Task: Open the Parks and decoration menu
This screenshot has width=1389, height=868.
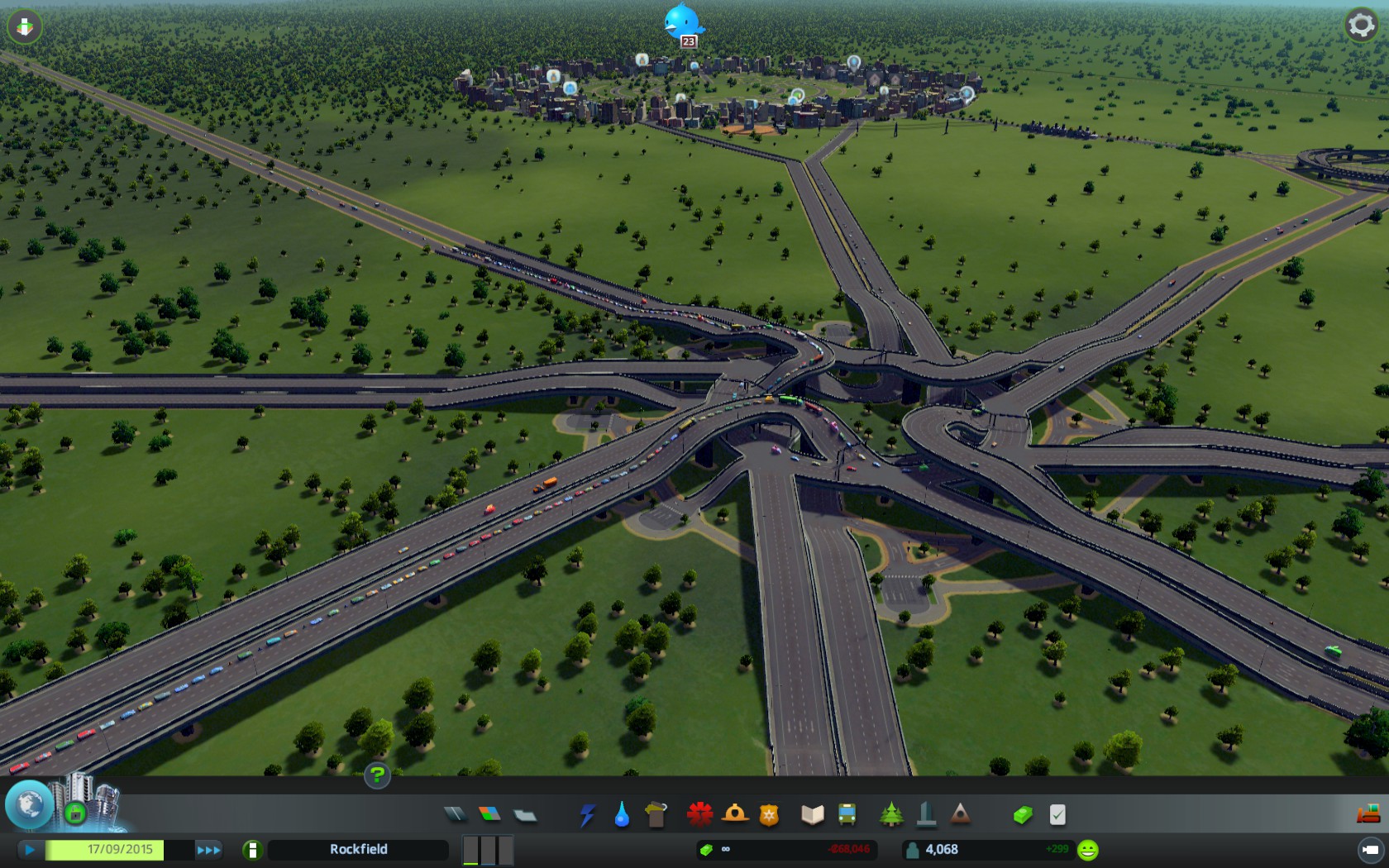Action: [x=891, y=815]
